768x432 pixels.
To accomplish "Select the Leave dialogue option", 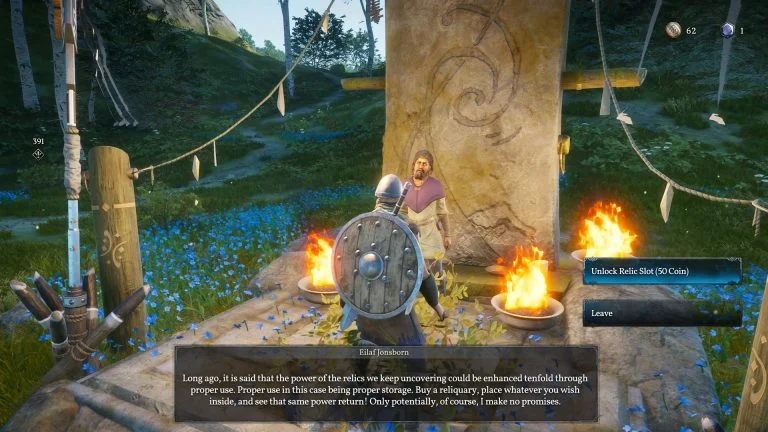I will click(x=662, y=313).
